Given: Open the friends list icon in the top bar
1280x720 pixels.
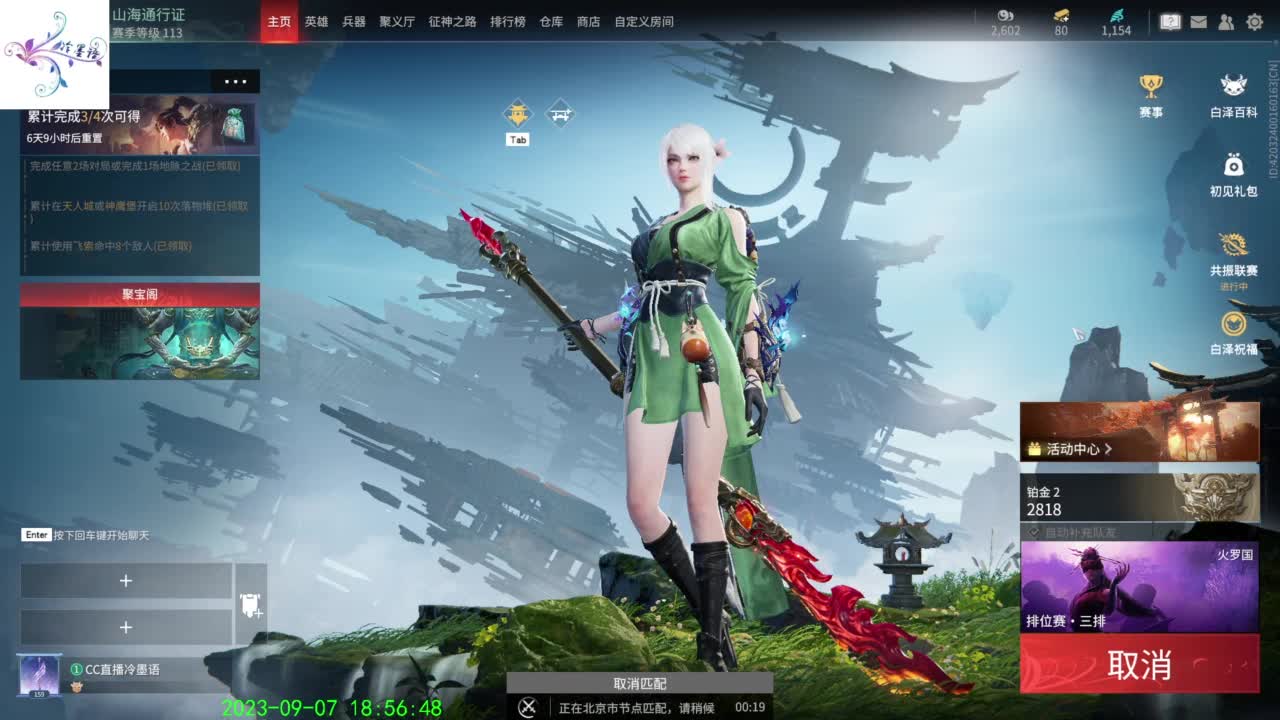Looking at the screenshot, I should coord(1226,19).
